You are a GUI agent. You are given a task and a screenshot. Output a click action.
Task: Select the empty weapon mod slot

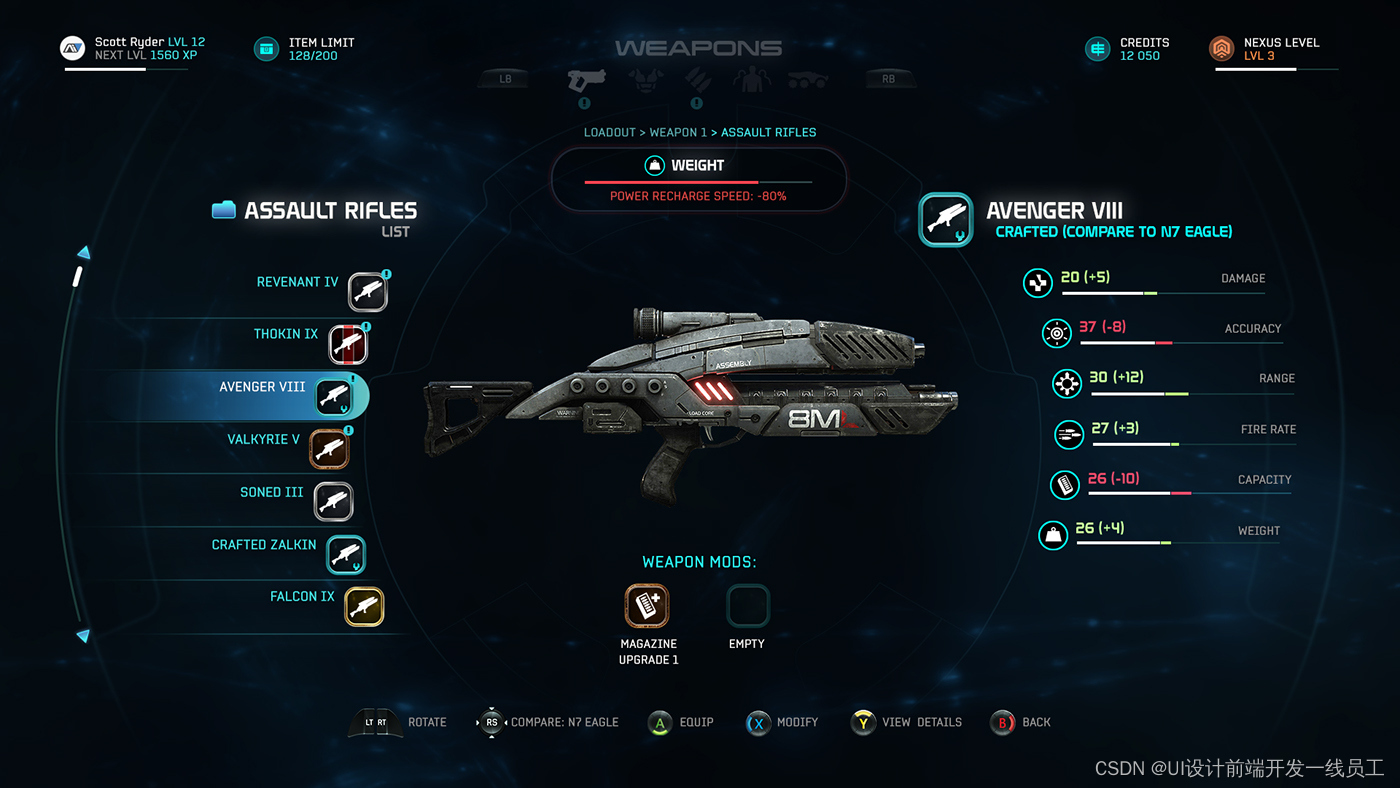point(747,606)
